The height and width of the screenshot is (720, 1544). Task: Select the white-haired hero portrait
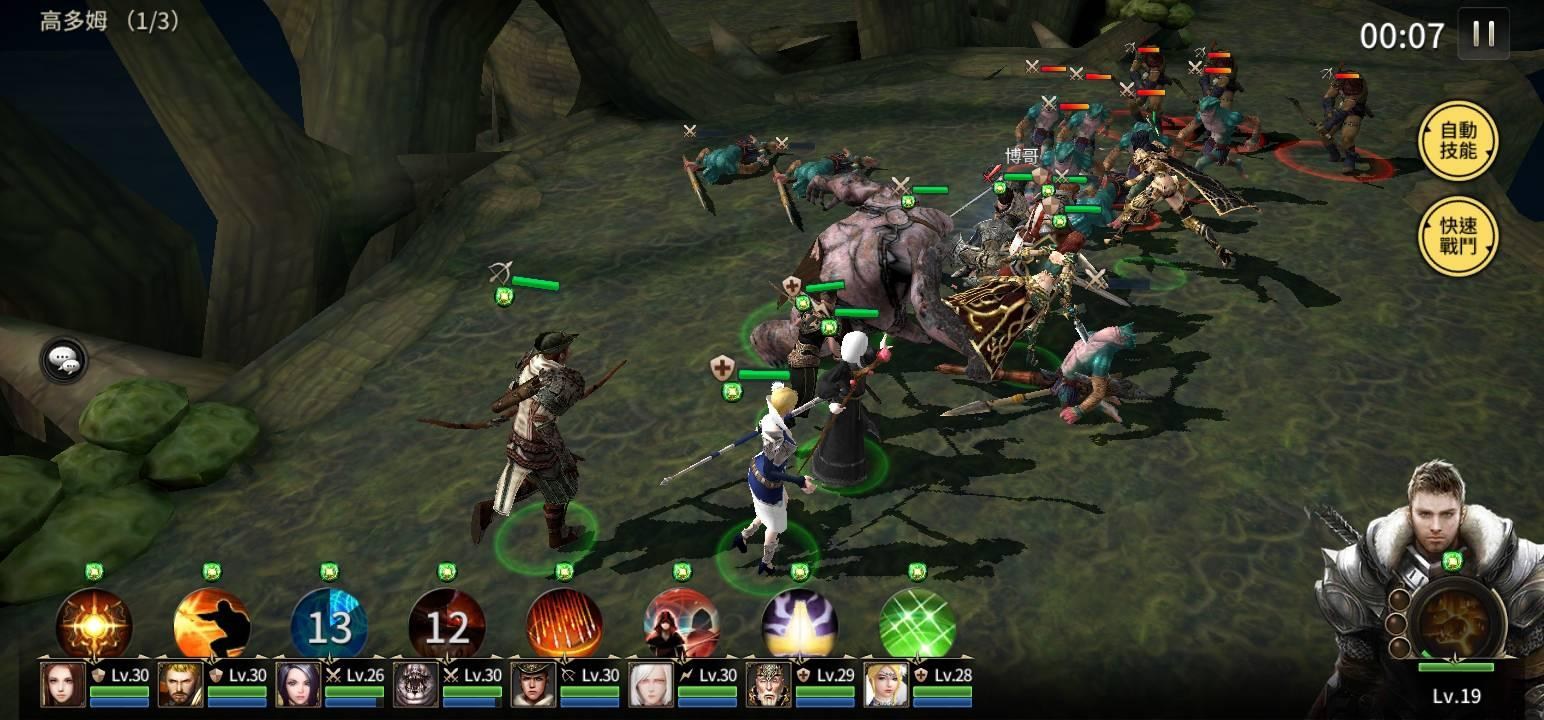point(651,684)
